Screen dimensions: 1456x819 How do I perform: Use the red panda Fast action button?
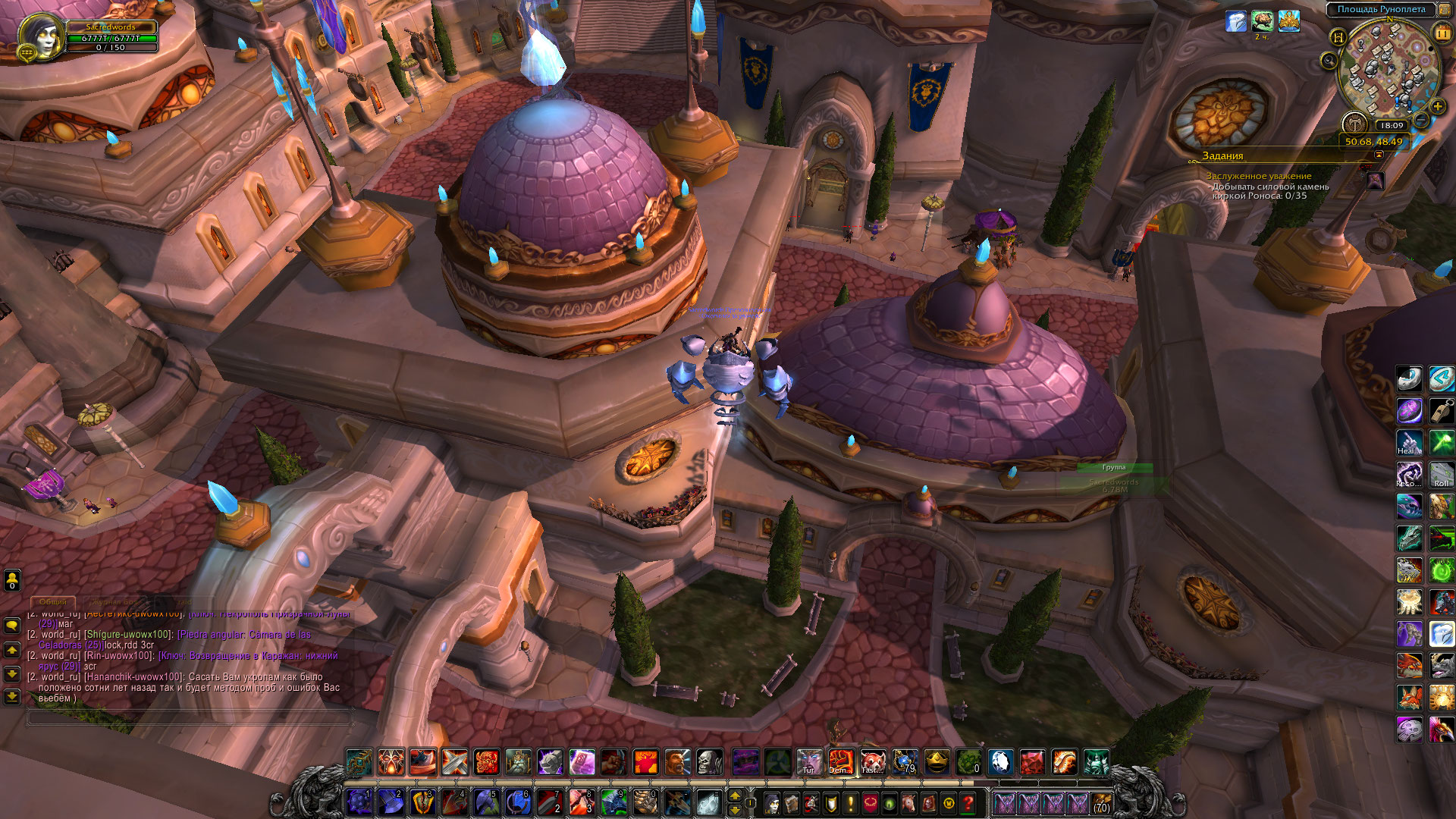point(872,762)
